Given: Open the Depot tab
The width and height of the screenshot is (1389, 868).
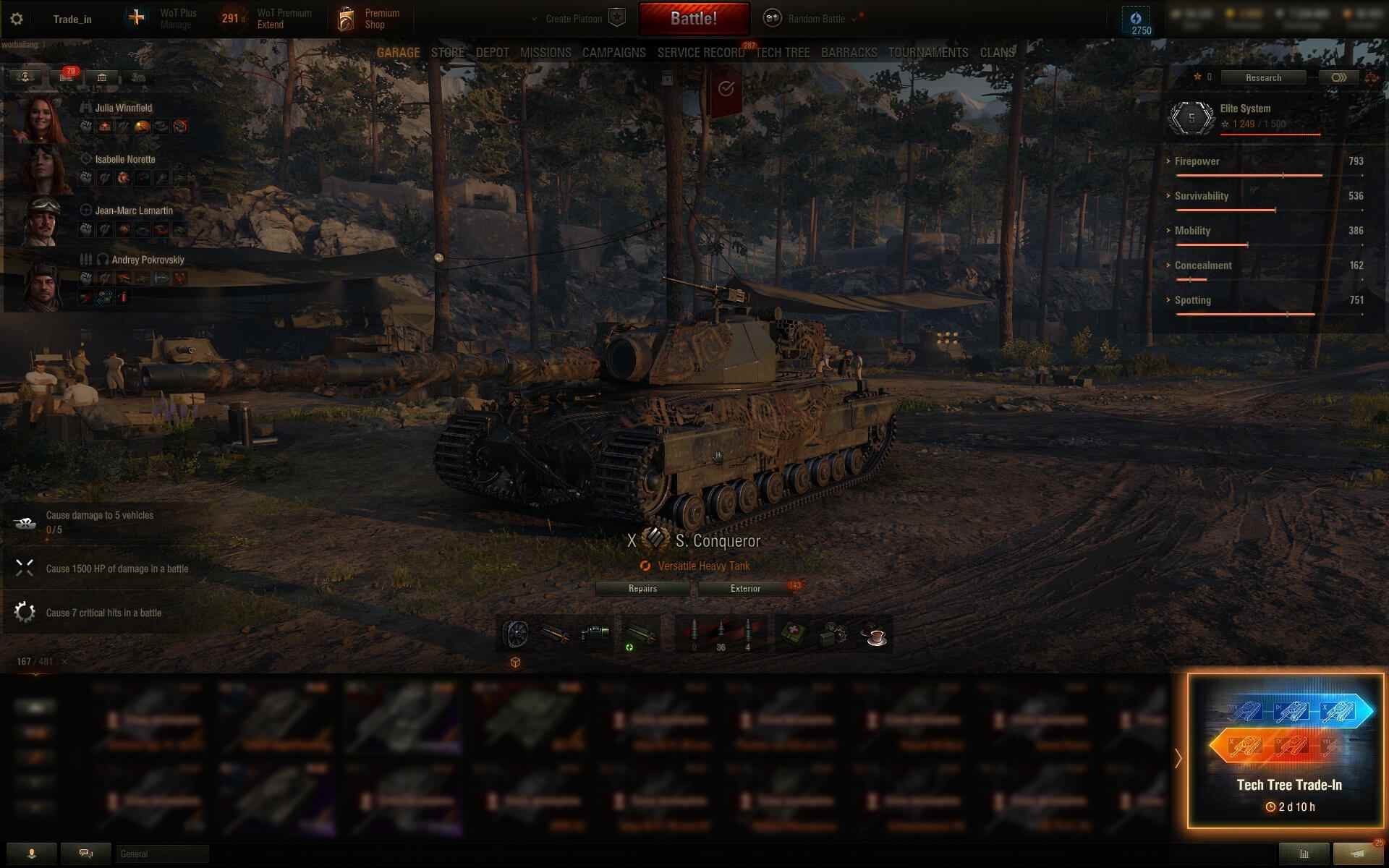Looking at the screenshot, I should pos(492,53).
